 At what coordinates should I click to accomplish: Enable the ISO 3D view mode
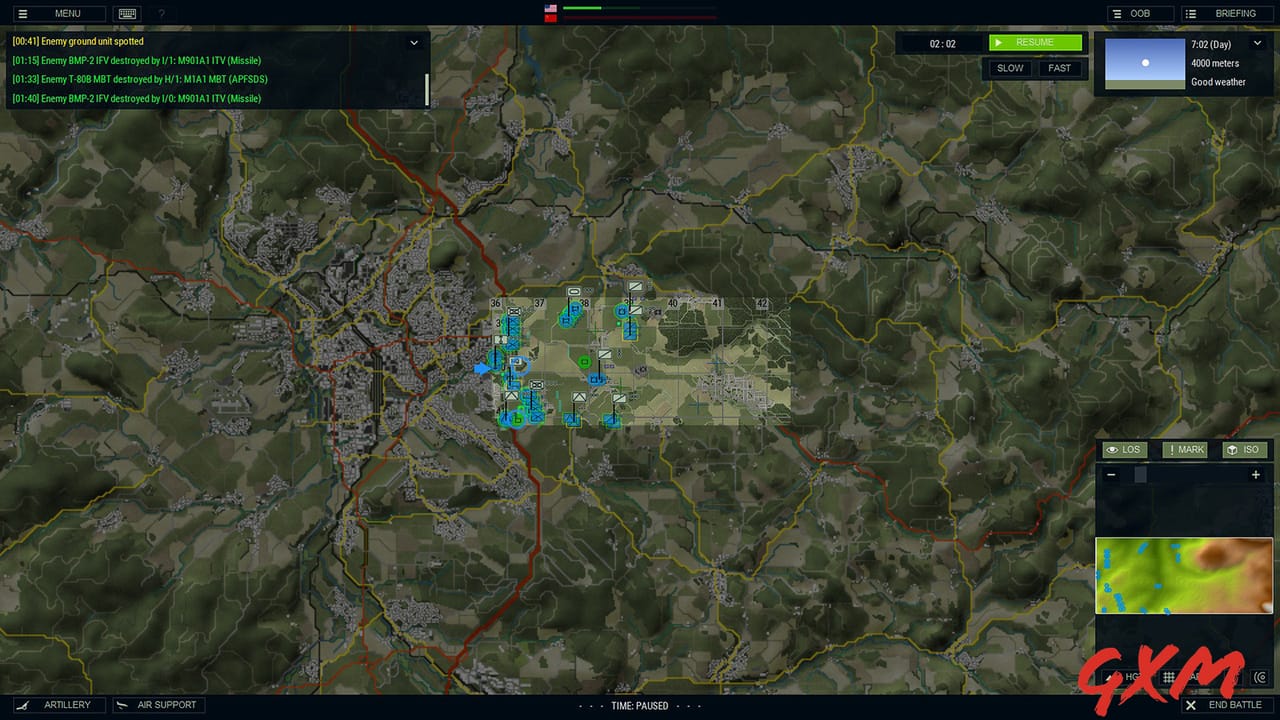click(x=1244, y=449)
